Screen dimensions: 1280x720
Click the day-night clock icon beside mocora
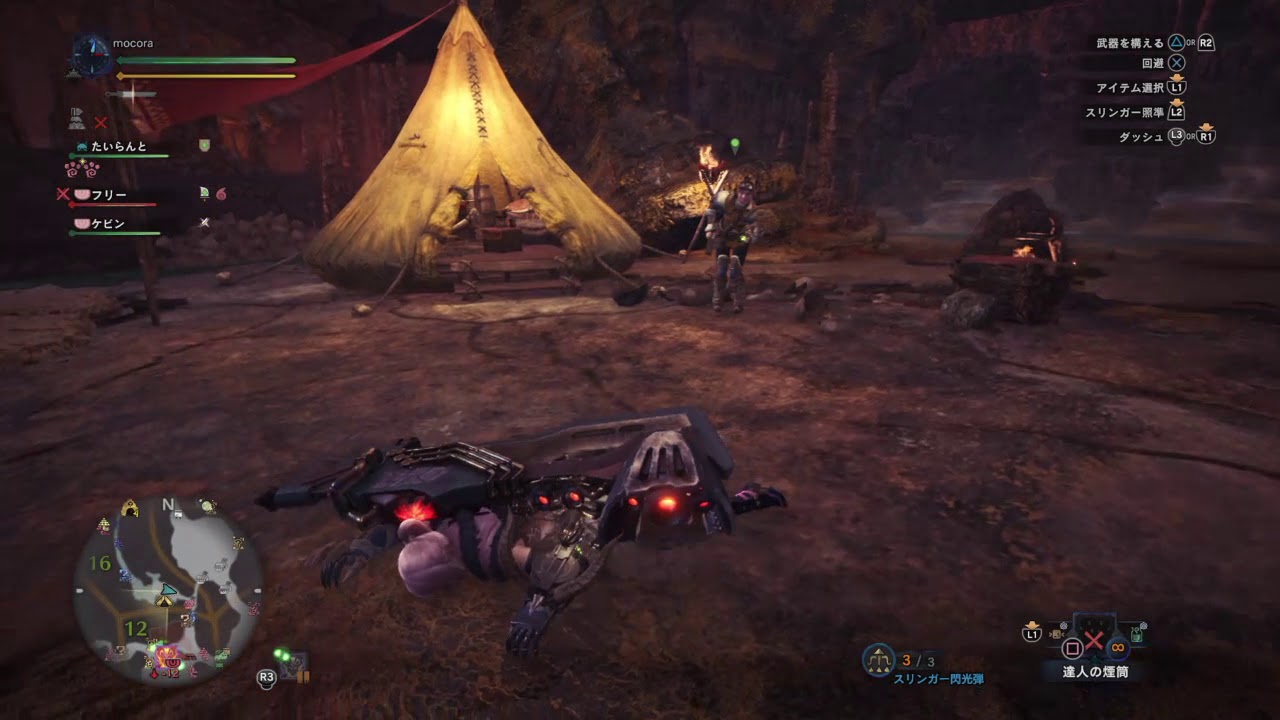point(91,55)
